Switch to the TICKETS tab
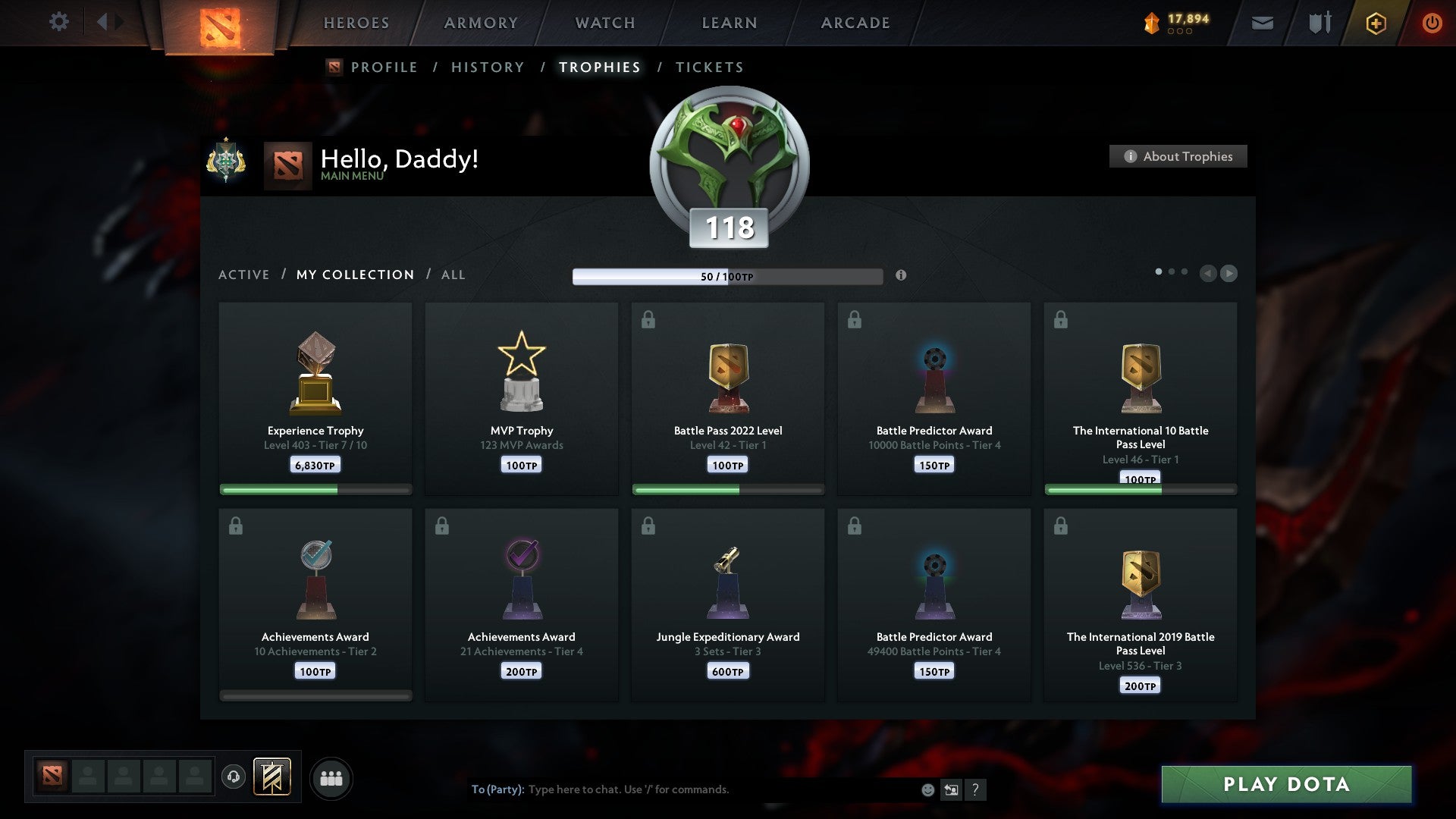This screenshot has height=819, width=1456. pyautogui.click(x=709, y=67)
